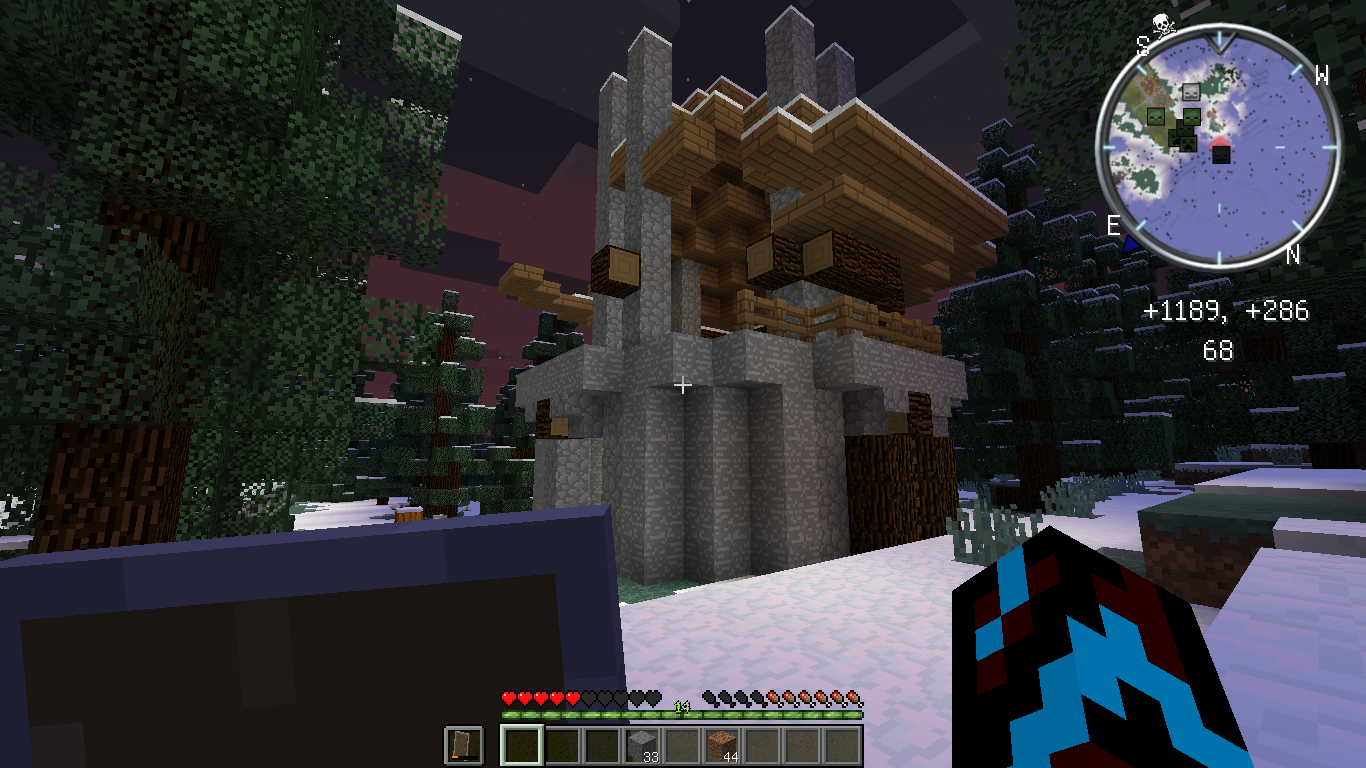
Task: Click the circular minimap
Action: (1218, 147)
